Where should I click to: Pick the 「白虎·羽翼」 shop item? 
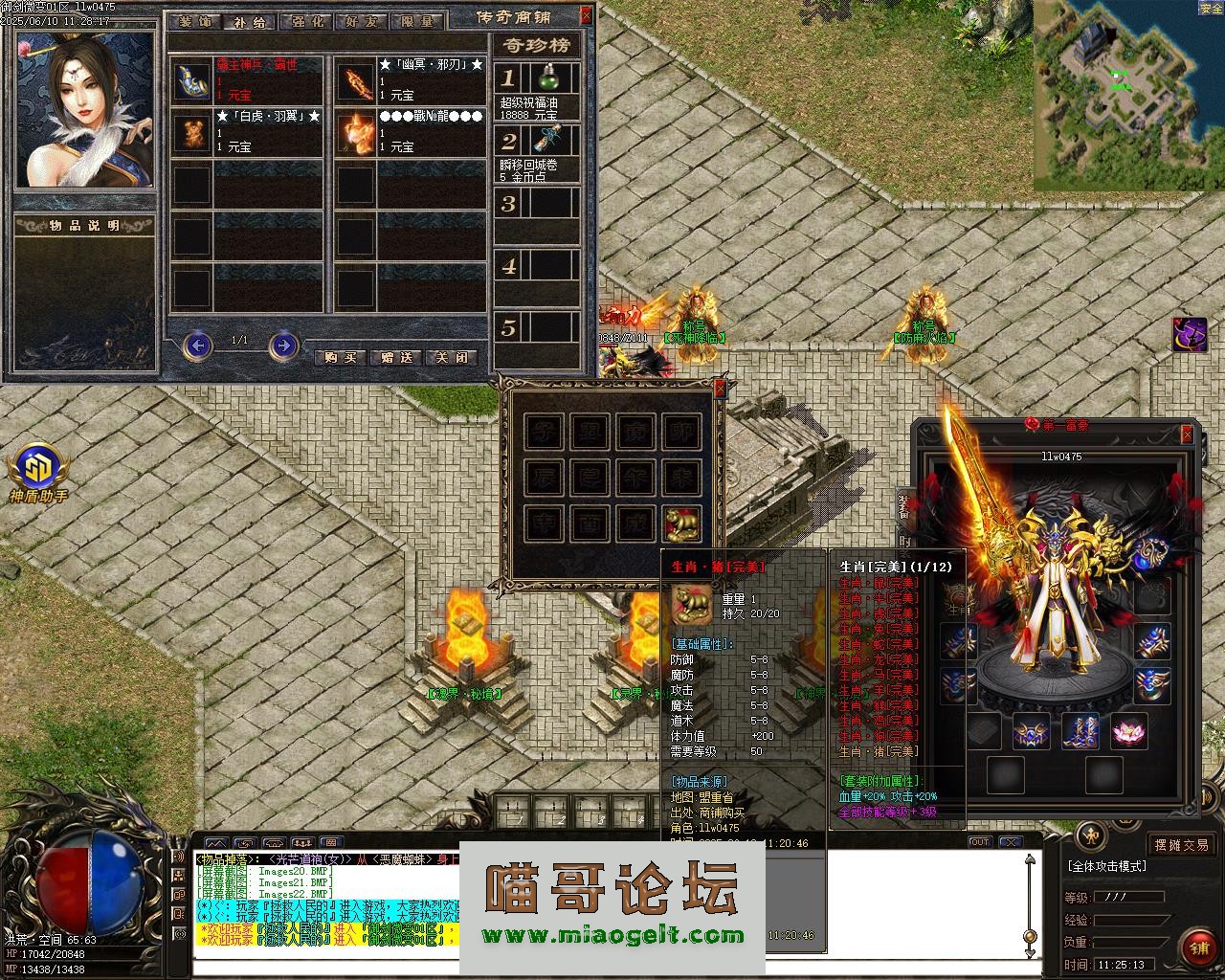(x=191, y=132)
